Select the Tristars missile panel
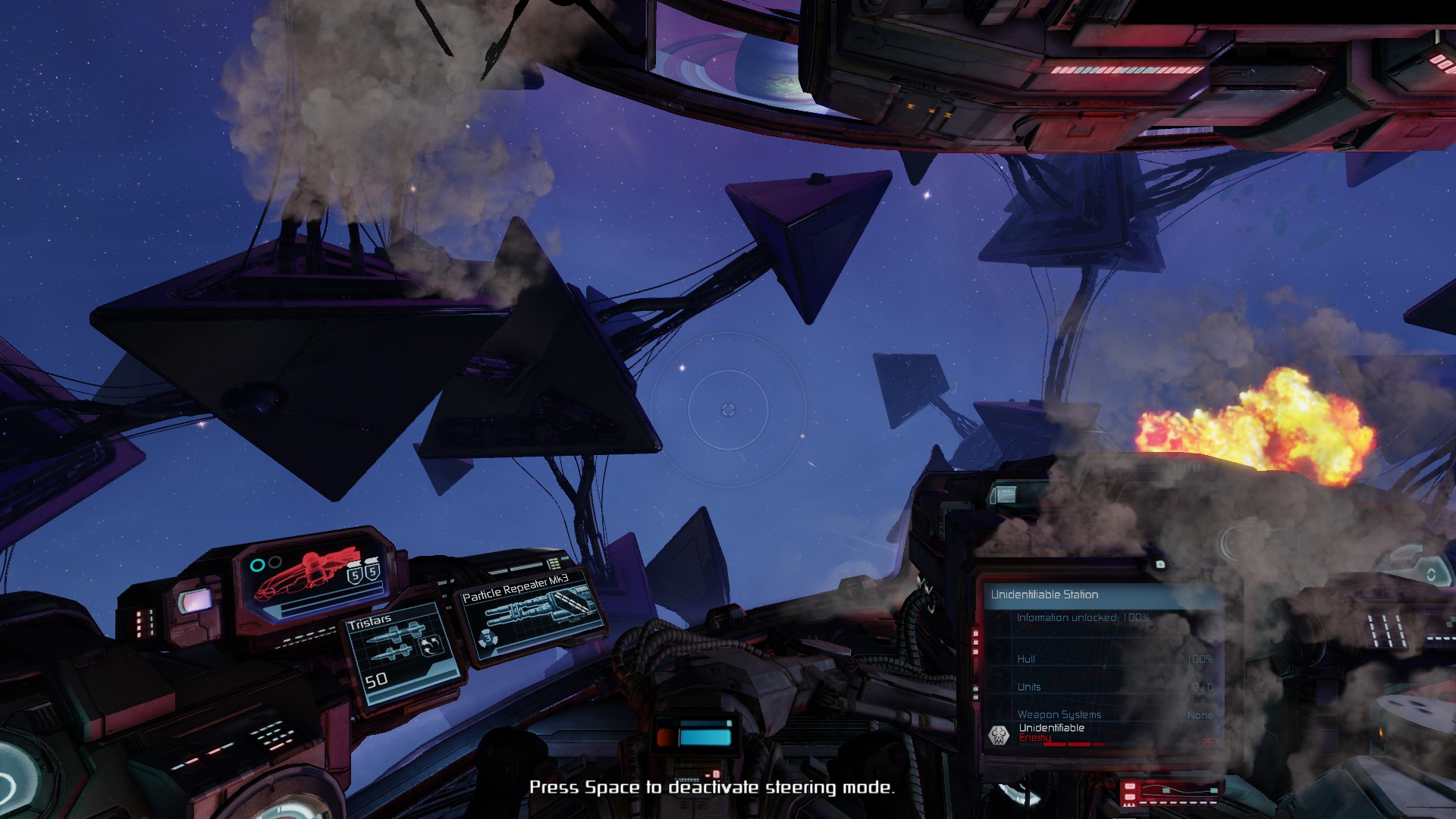1456x819 pixels. 402,655
